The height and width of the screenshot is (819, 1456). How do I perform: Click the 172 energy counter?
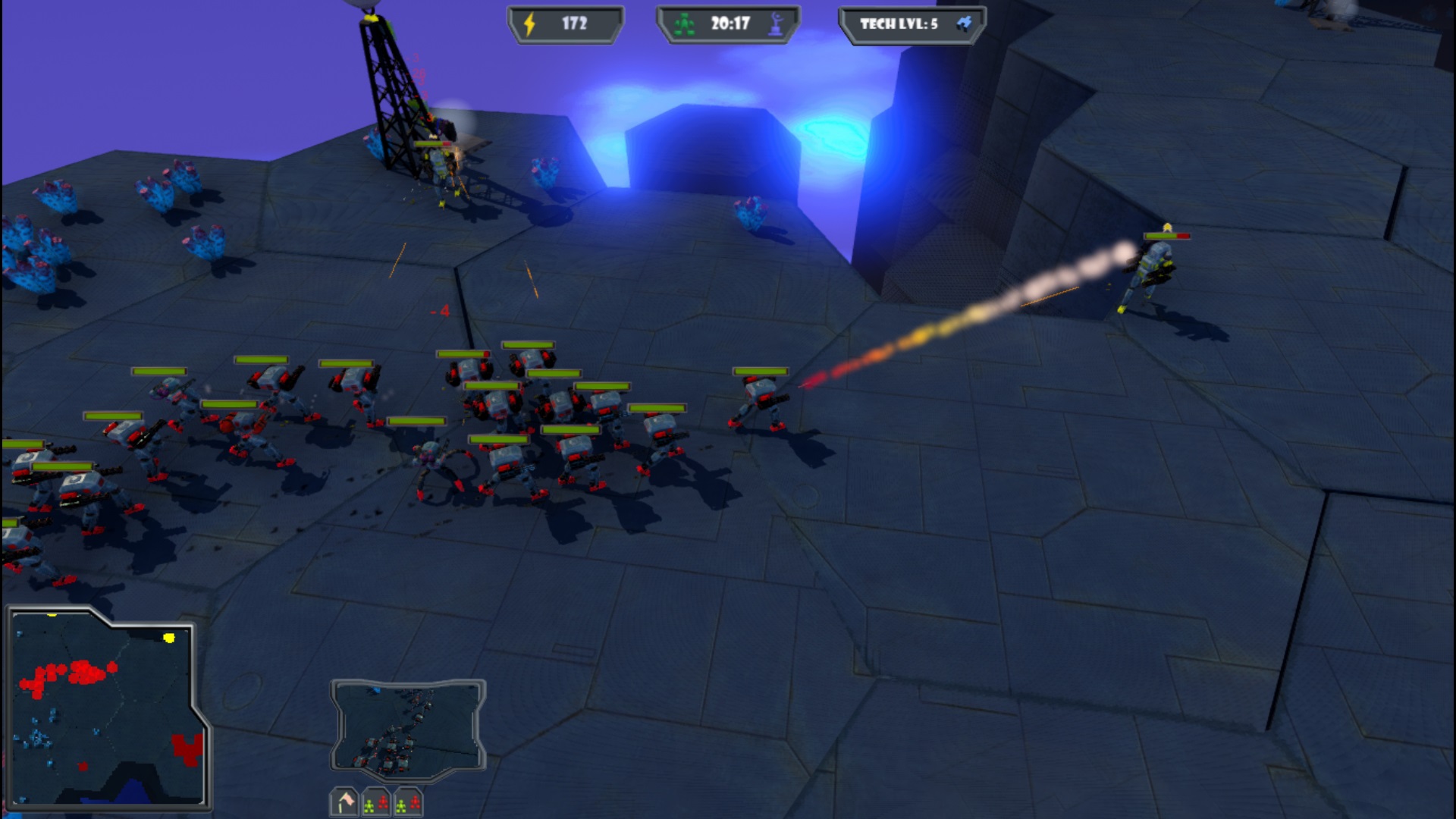(x=574, y=22)
